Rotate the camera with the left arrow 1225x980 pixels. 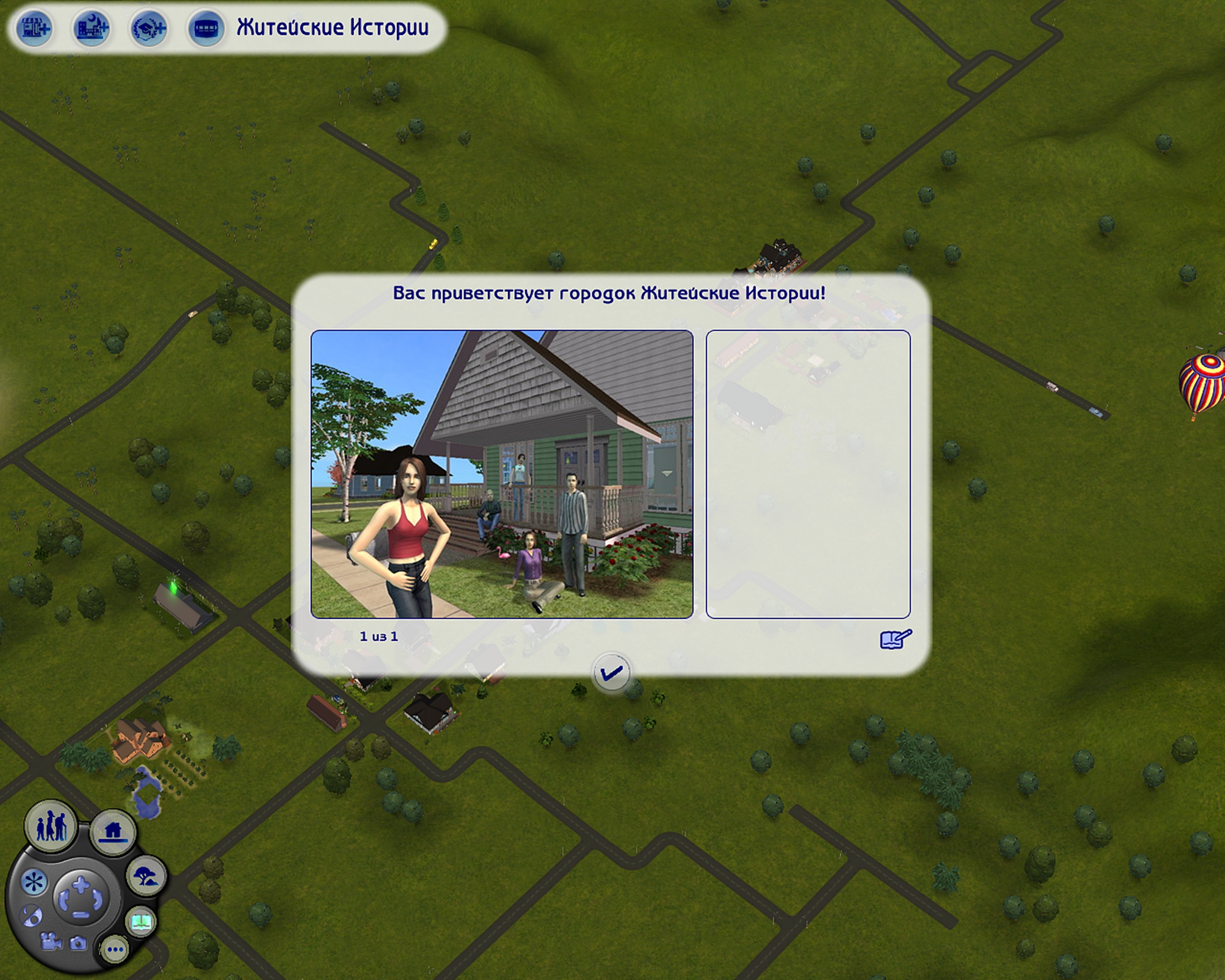click(64, 901)
